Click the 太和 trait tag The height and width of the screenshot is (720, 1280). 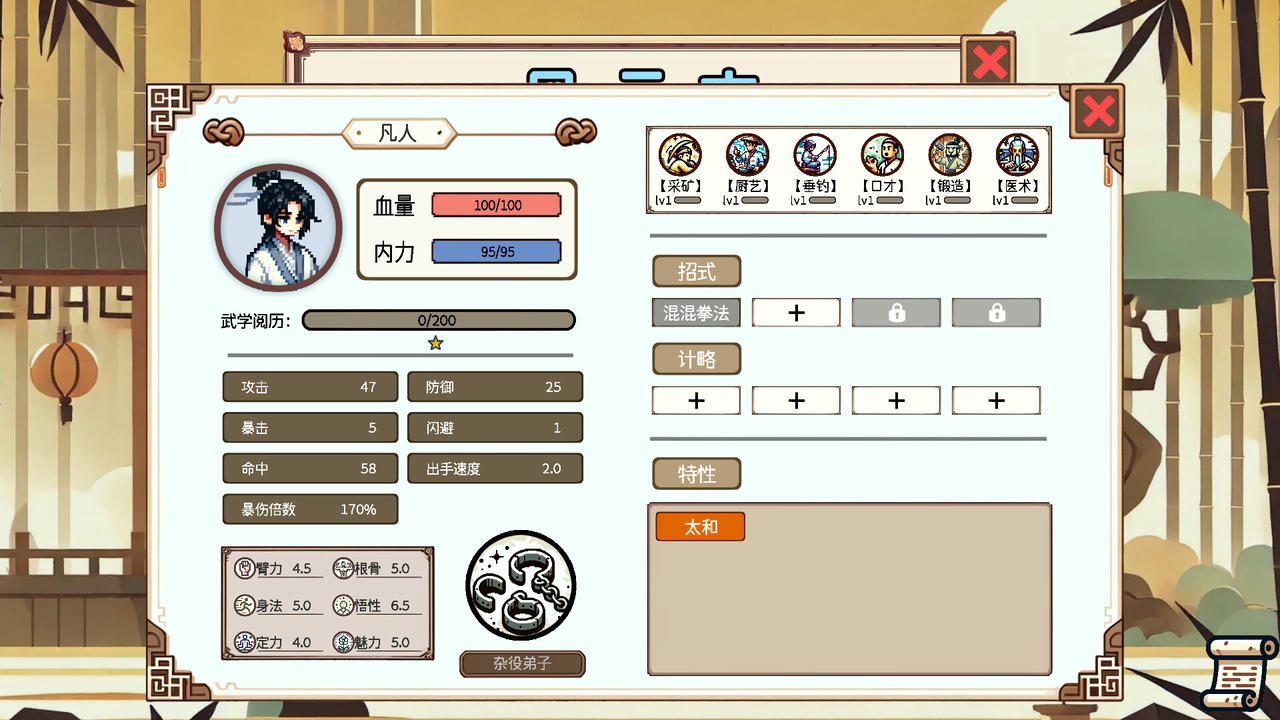700,527
